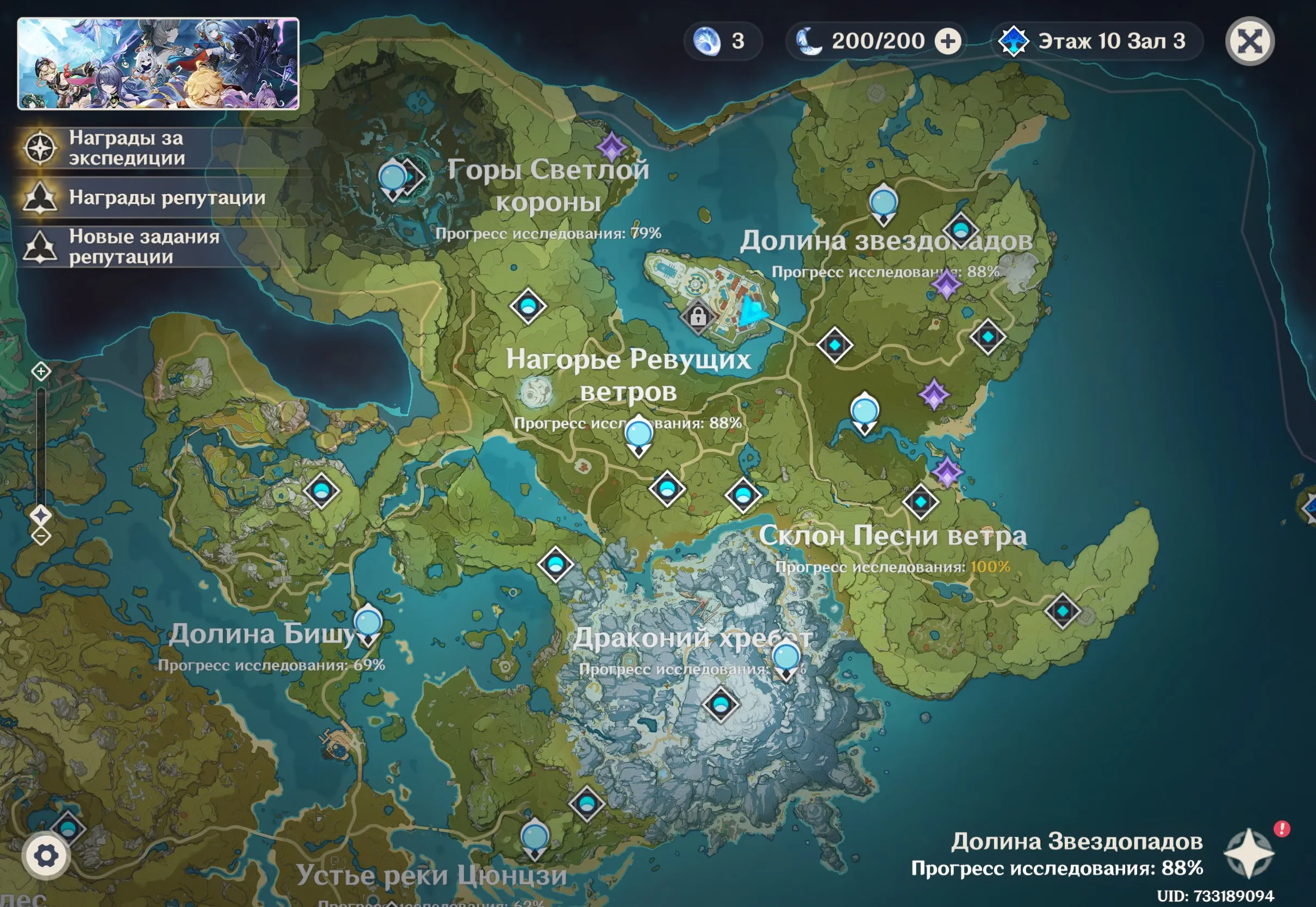
Task: Select the locked domain marker on the city
Action: (x=698, y=316)
